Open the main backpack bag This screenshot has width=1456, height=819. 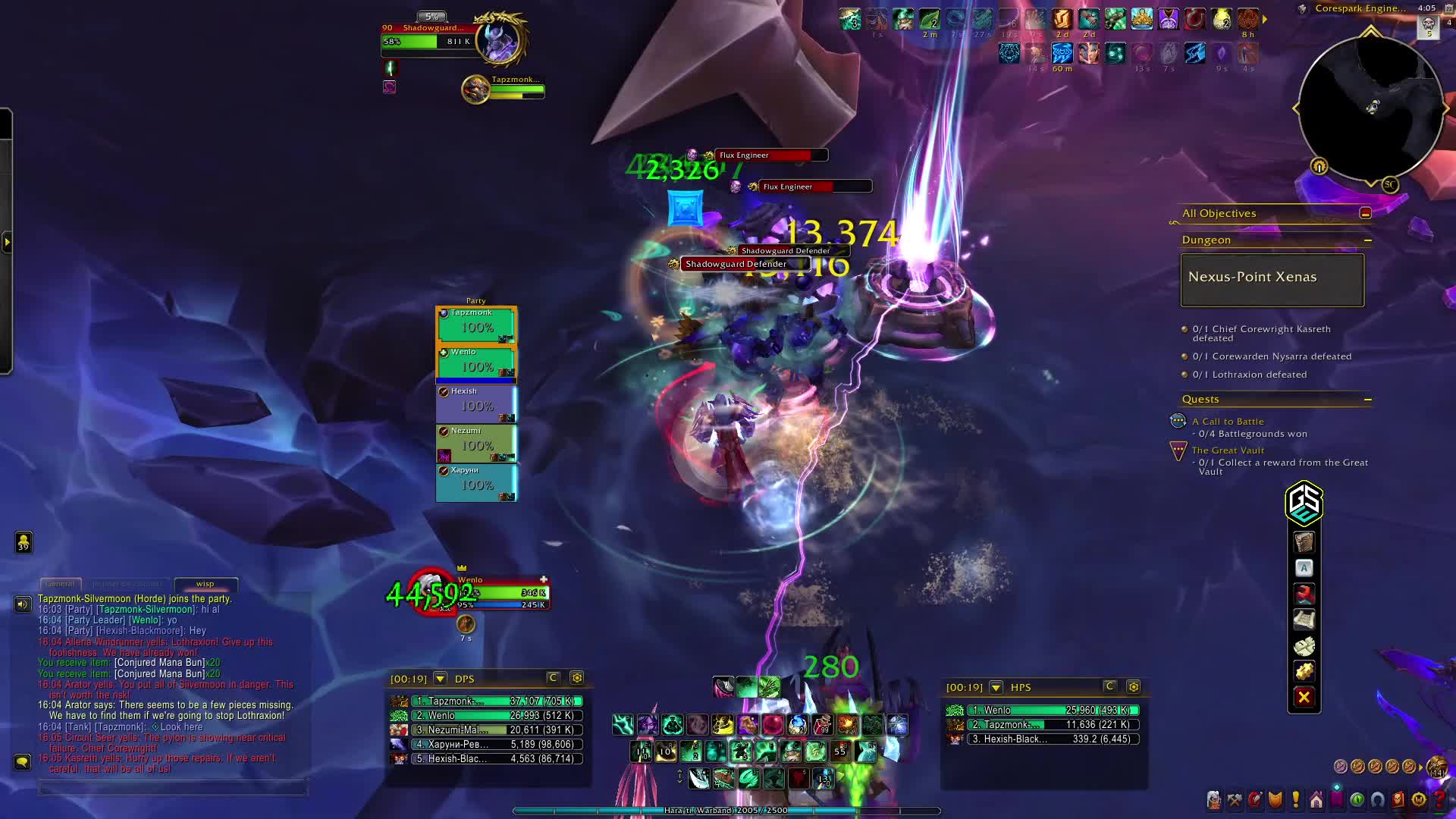tap(1436, 767)
